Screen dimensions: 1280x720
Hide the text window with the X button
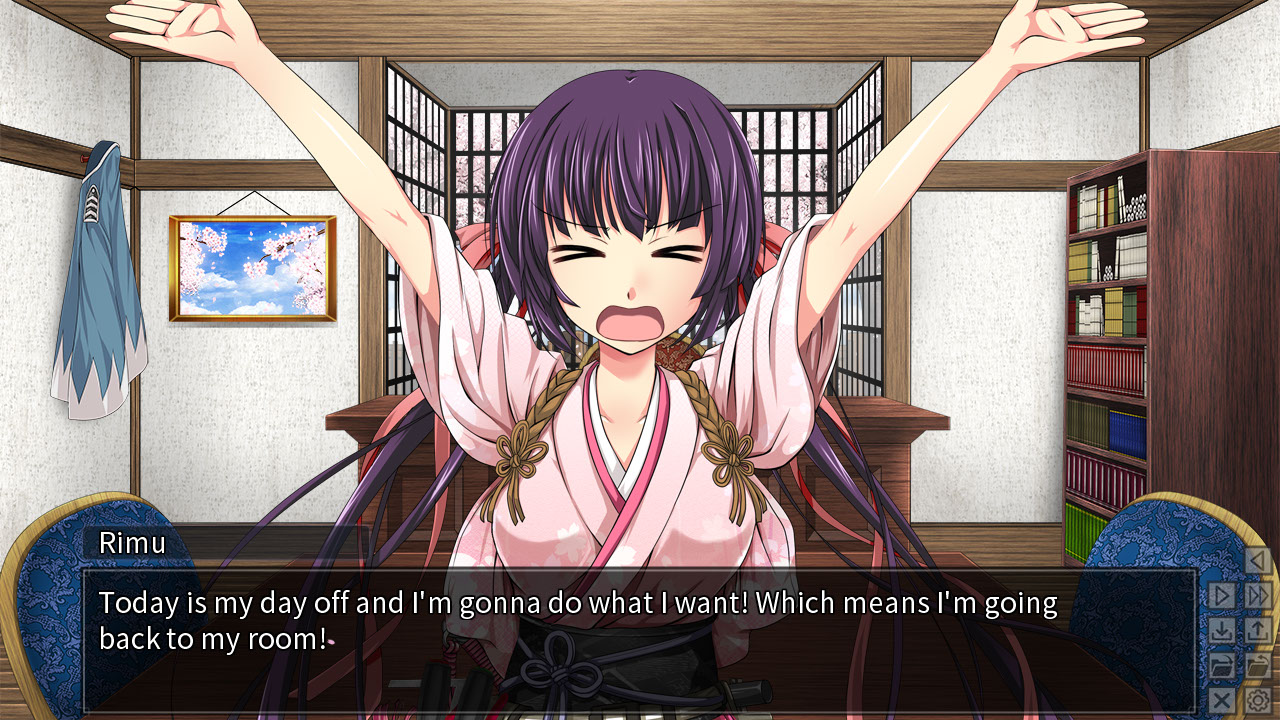[x=1222, y=699]
